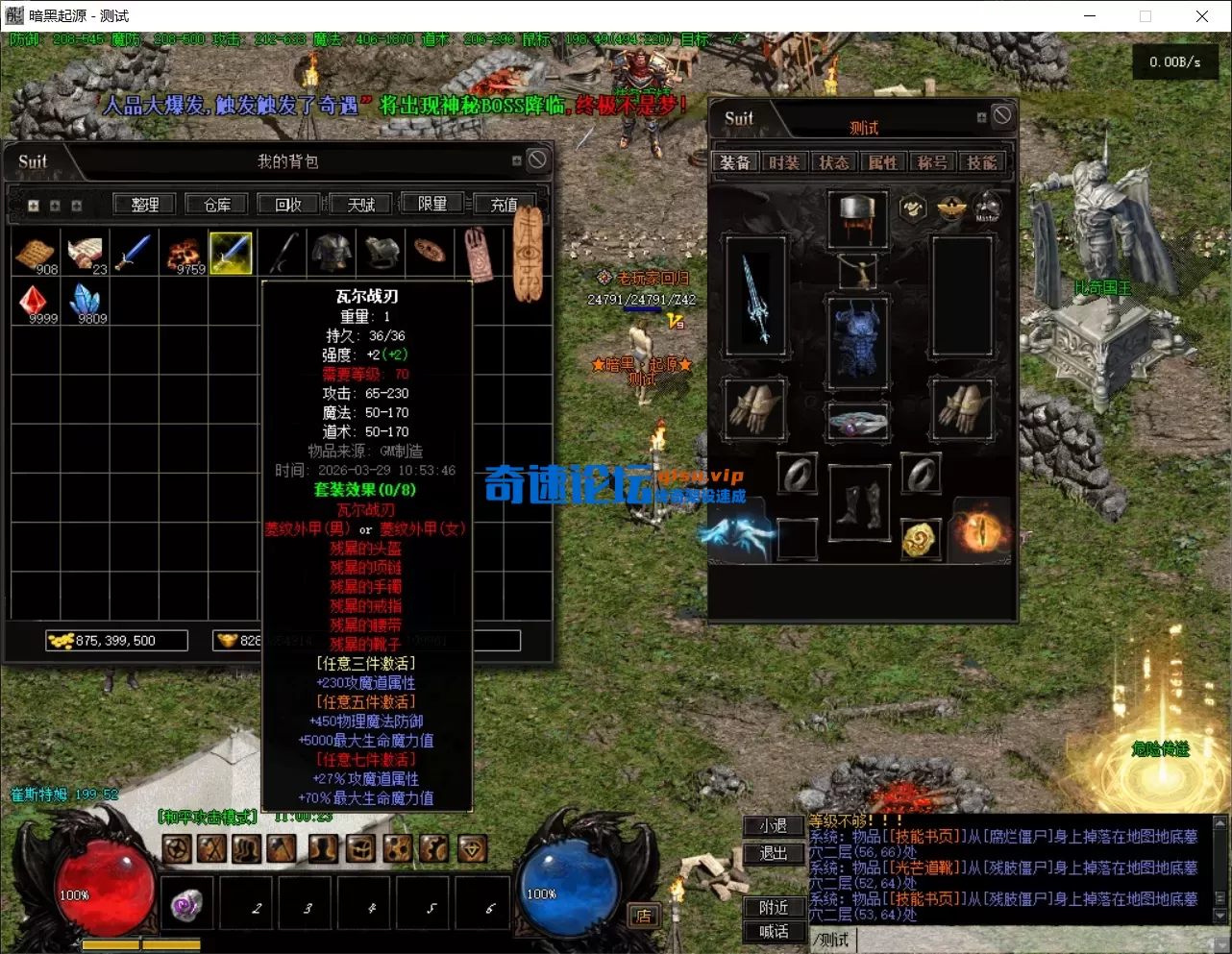
Task: Select the 天赋 button
Action: coord(361,204)
